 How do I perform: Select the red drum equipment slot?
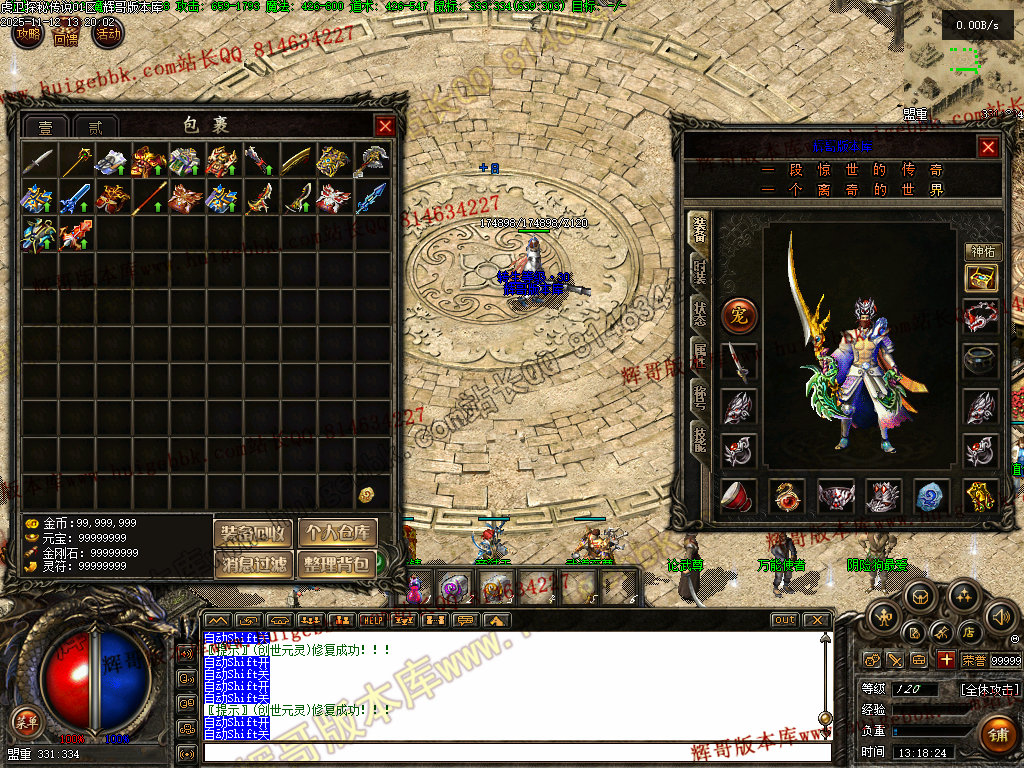(x=739, y=495)
